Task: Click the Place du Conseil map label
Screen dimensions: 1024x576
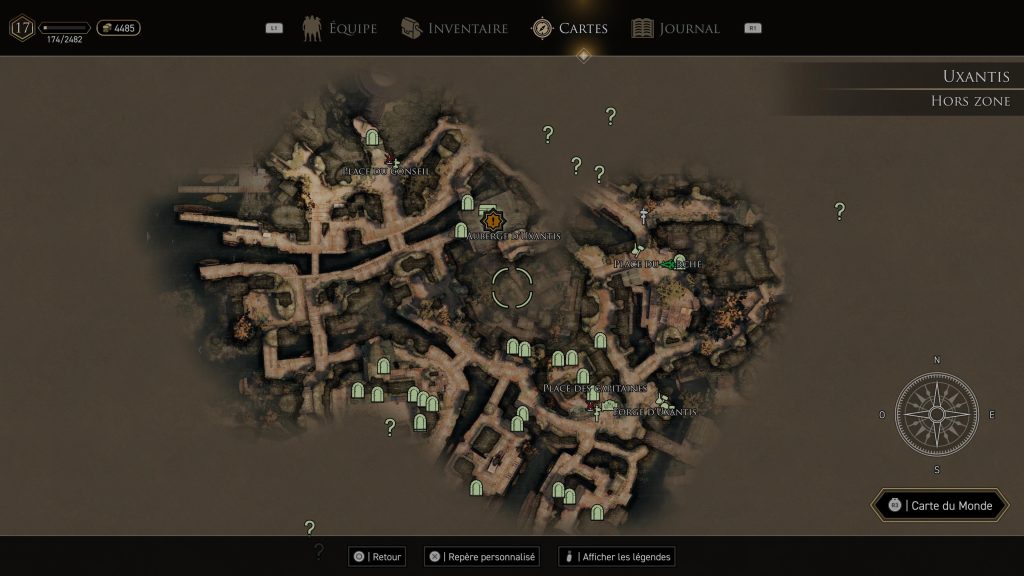Action: pos(386,171)
